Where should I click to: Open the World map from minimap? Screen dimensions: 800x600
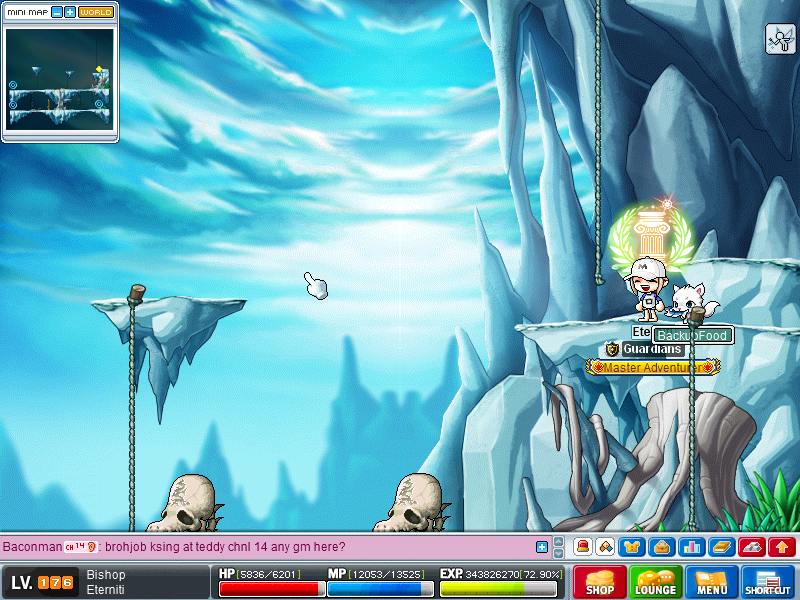coord(96,12)
